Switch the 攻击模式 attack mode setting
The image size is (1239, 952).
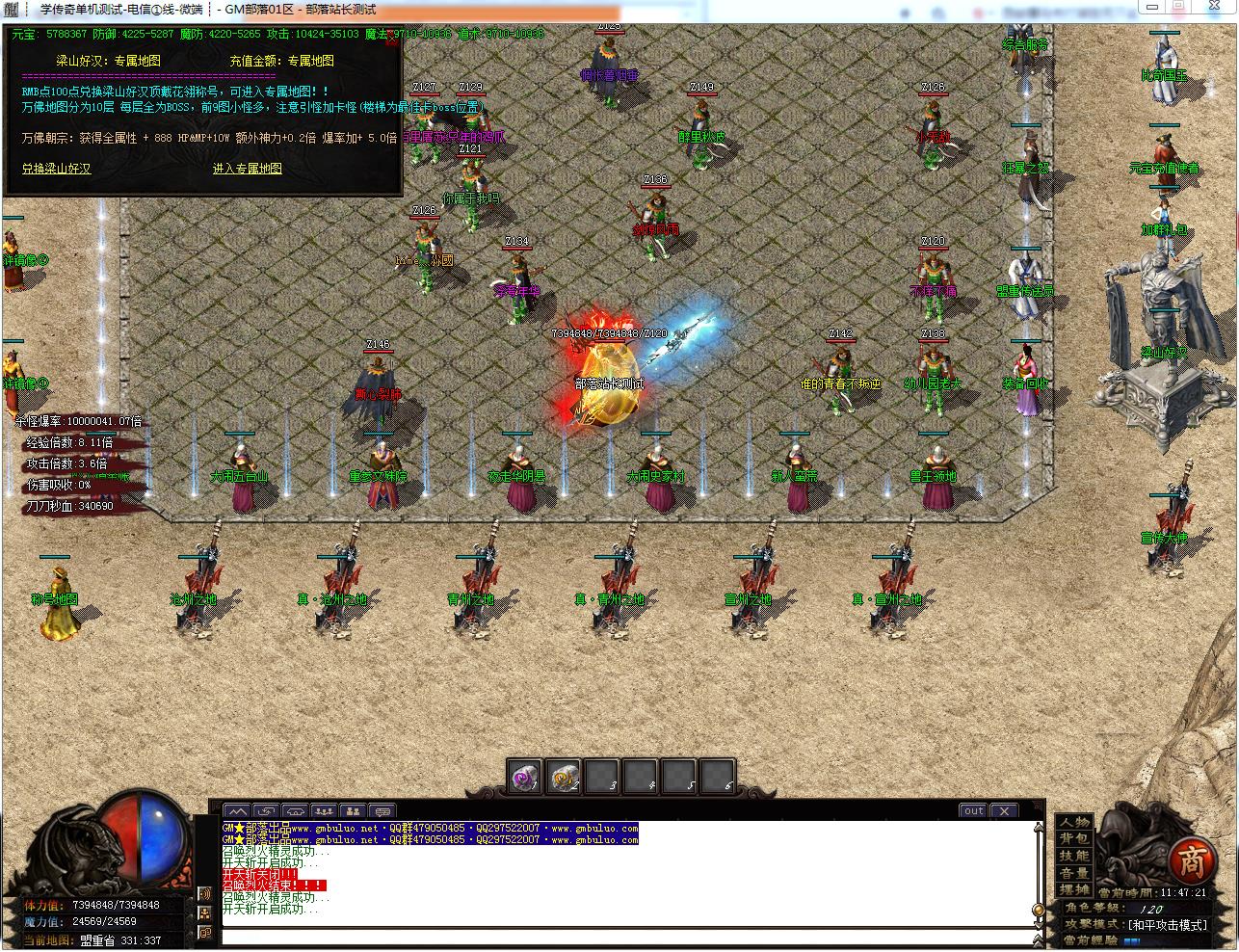pos(1156,925)
